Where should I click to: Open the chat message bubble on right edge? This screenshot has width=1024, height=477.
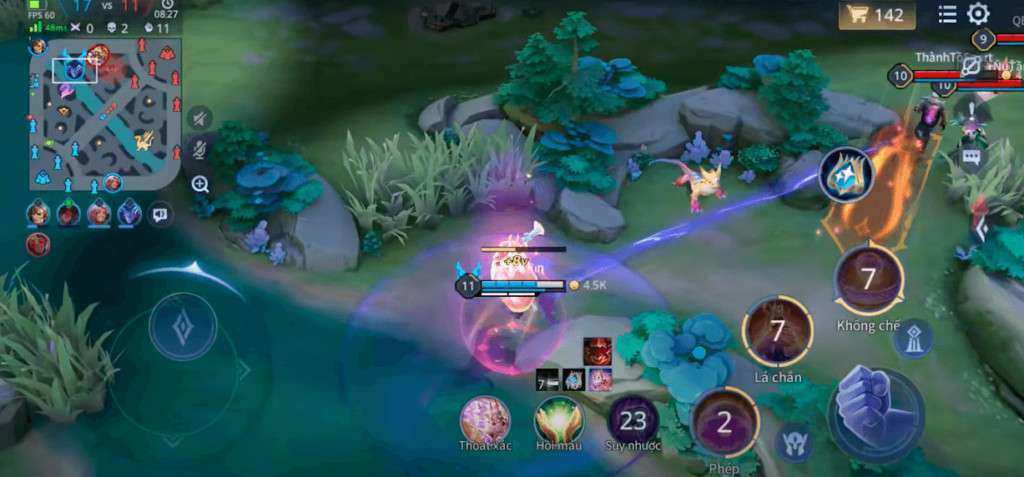click(969, 156)
